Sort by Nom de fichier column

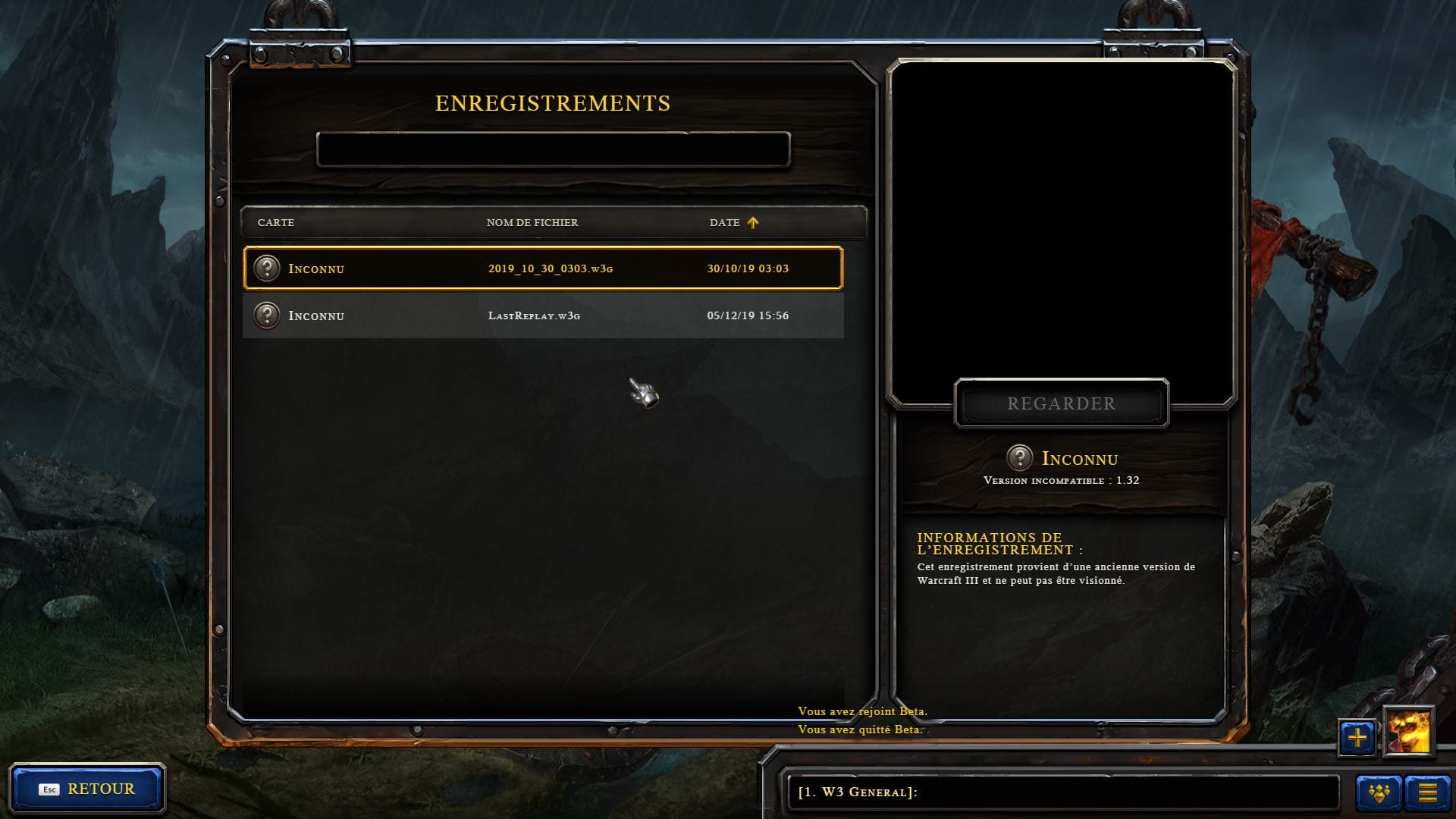click(532, 222)
